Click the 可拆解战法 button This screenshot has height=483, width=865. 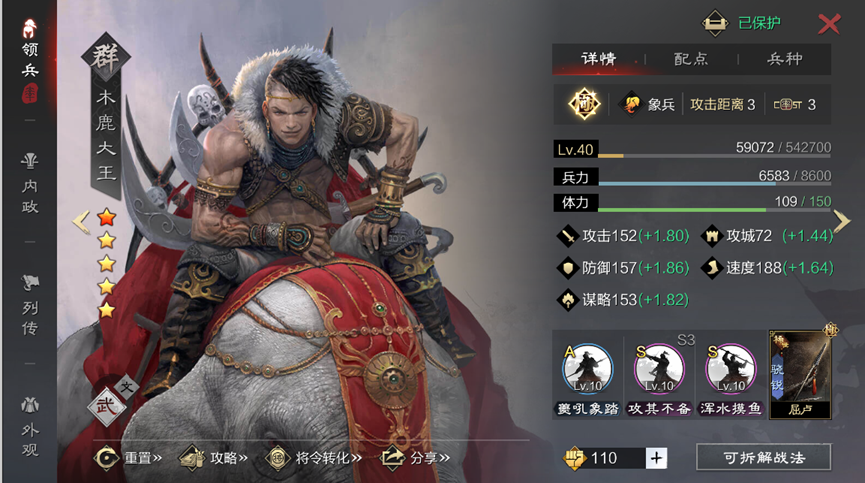click(x=763, y=458)
